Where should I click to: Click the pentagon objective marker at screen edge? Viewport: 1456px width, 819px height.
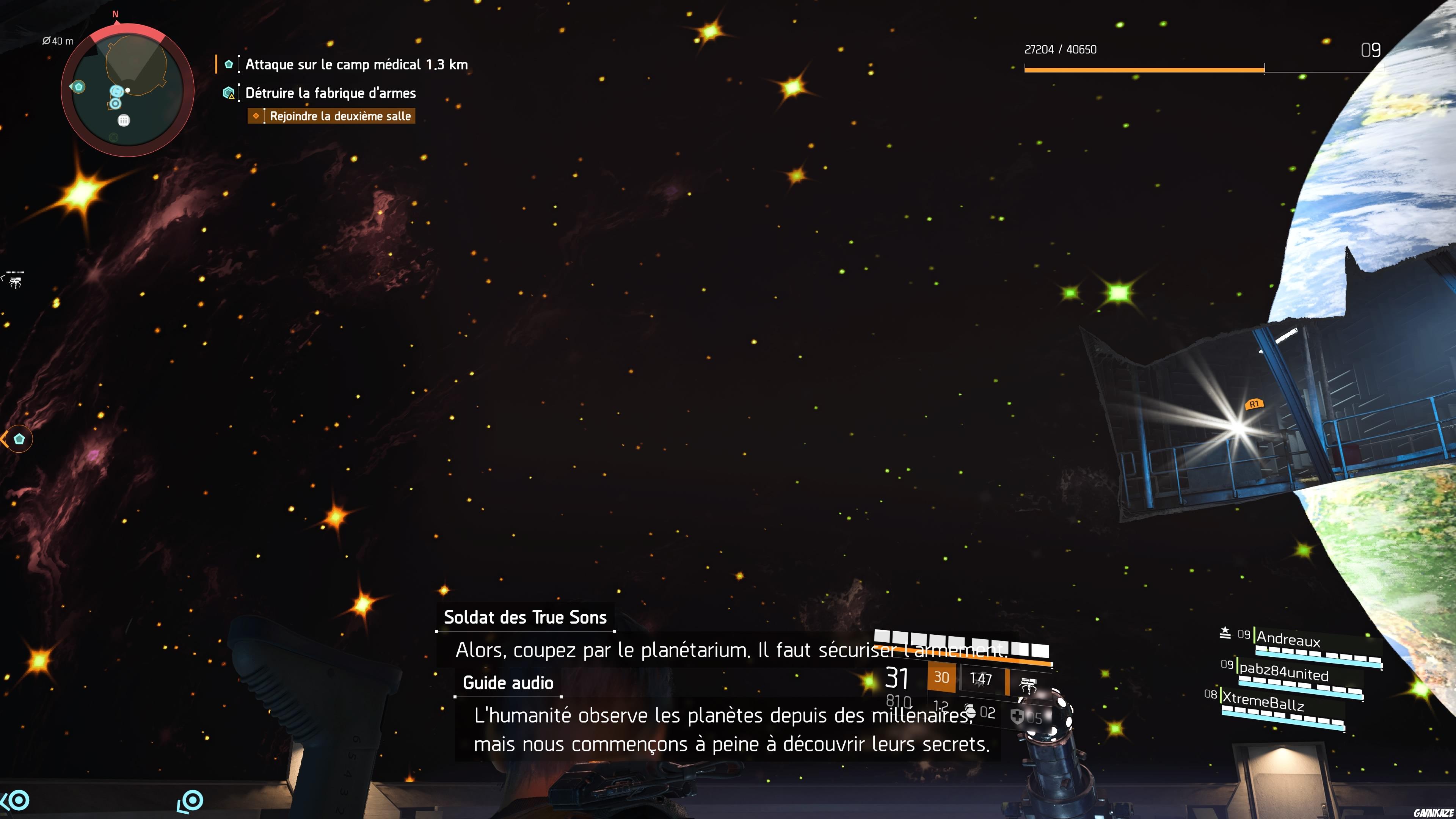coord(19,439)
